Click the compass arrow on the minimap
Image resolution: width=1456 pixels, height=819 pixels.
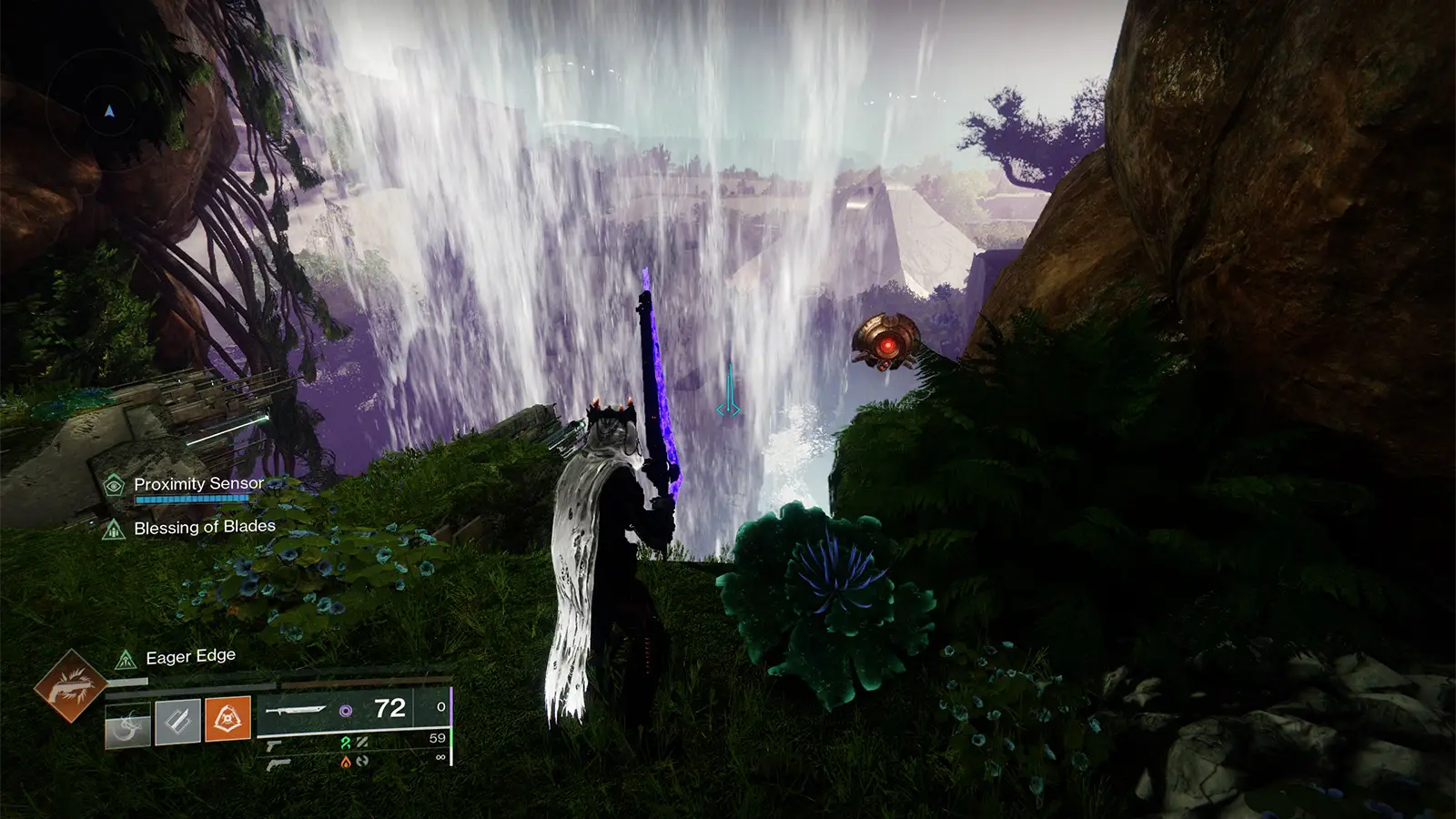coord(108,113)
